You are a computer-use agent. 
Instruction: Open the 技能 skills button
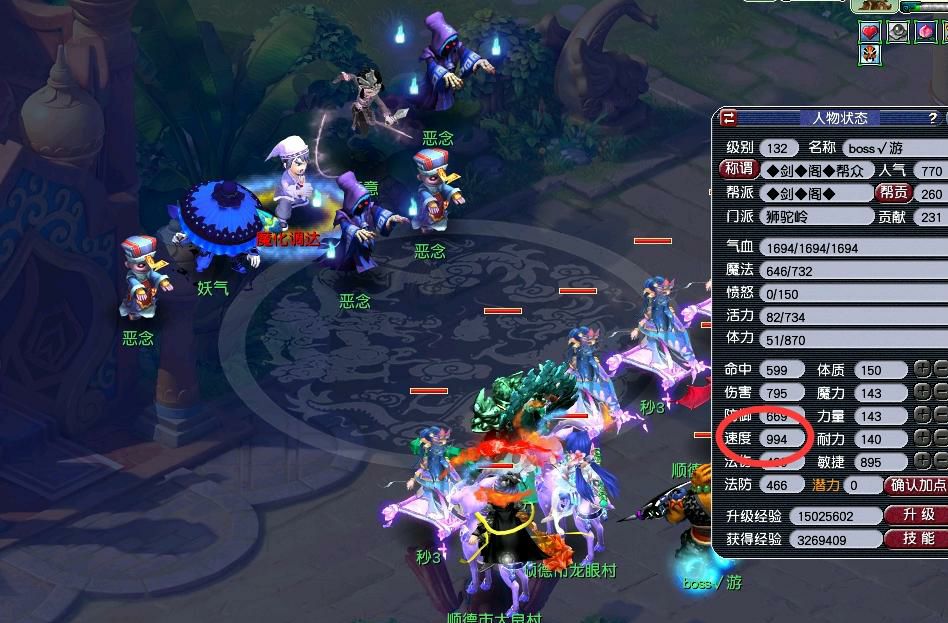coord(915,539)
